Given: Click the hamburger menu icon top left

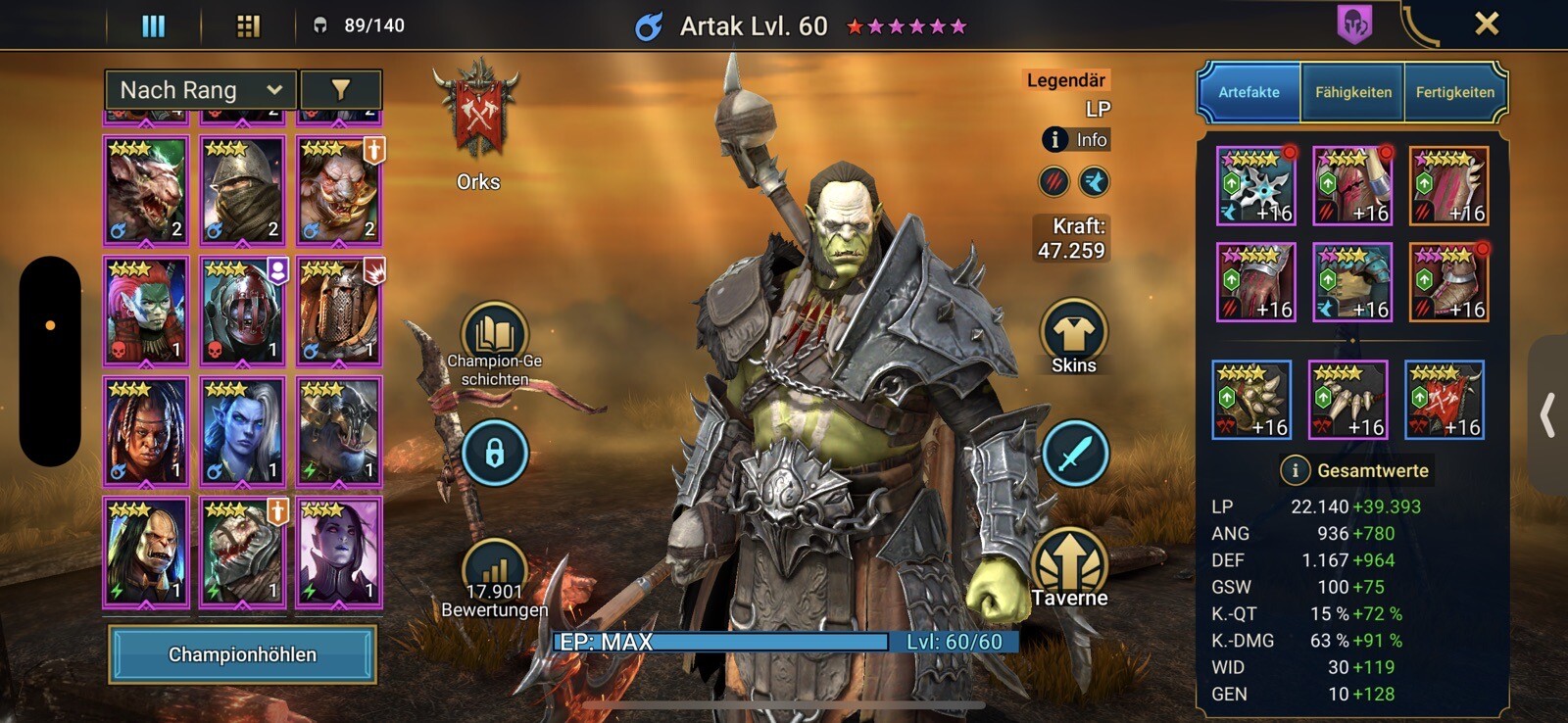Looking at the screenshot, I should 153,24.
